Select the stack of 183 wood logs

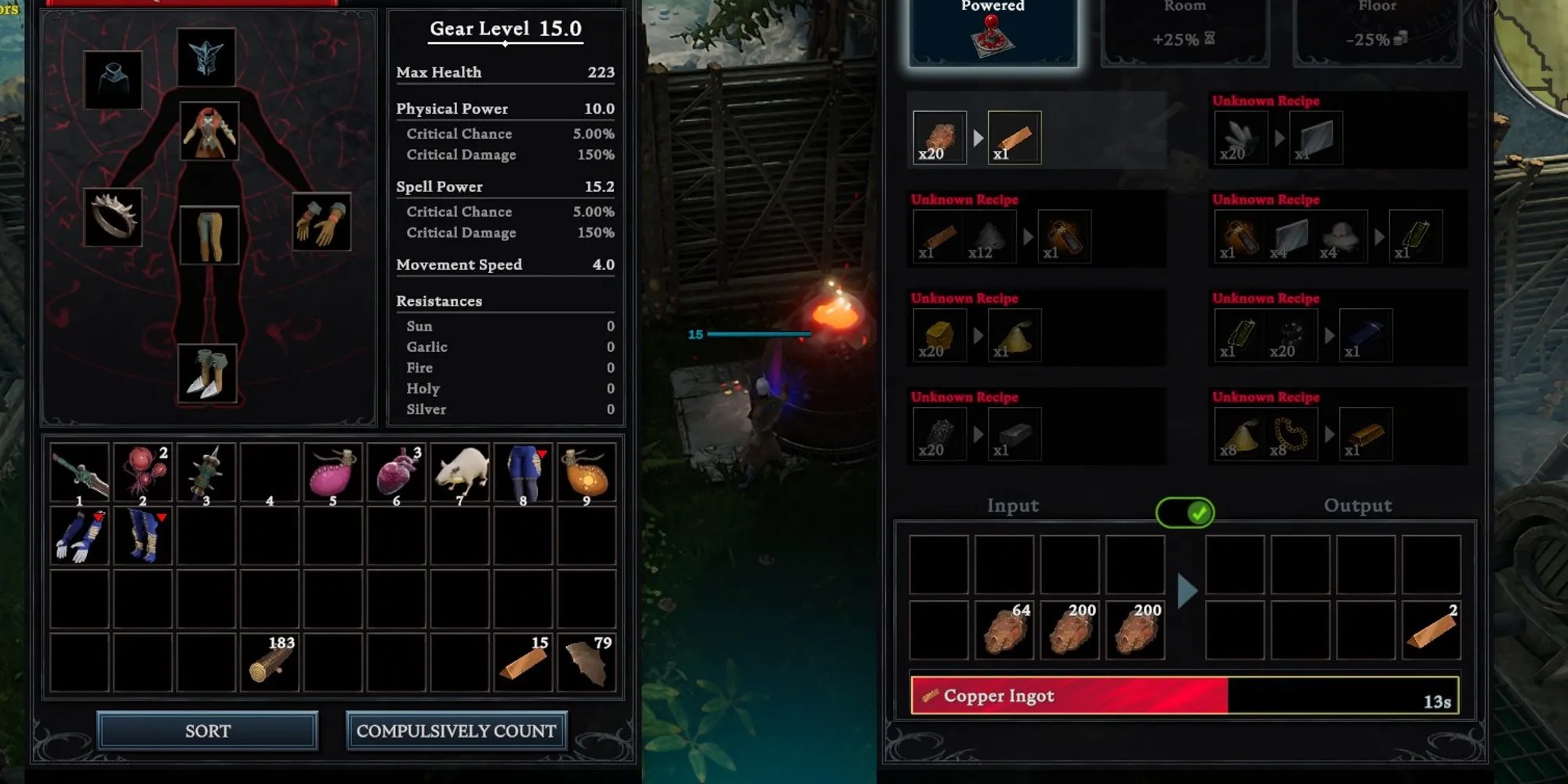(x=270, y=659)
